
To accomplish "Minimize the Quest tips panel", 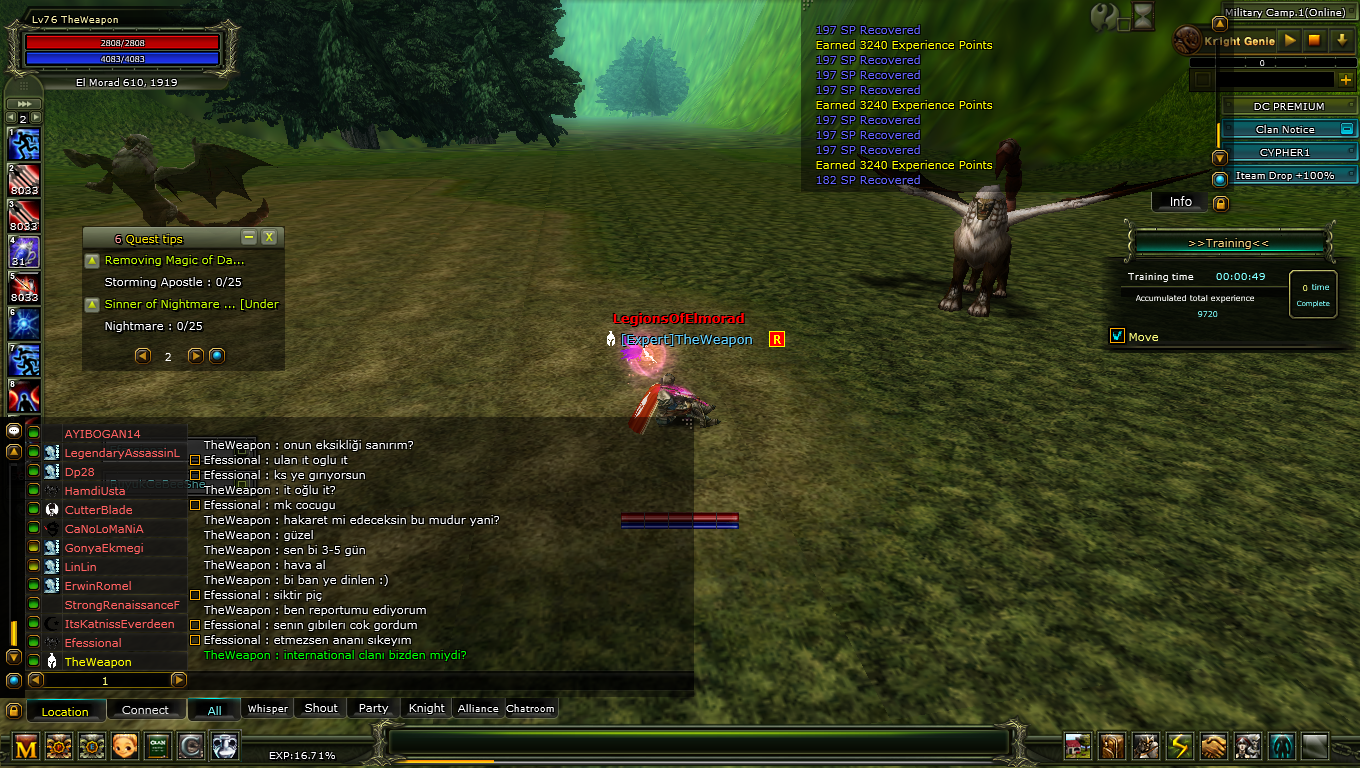I will (x=249, y=238).
